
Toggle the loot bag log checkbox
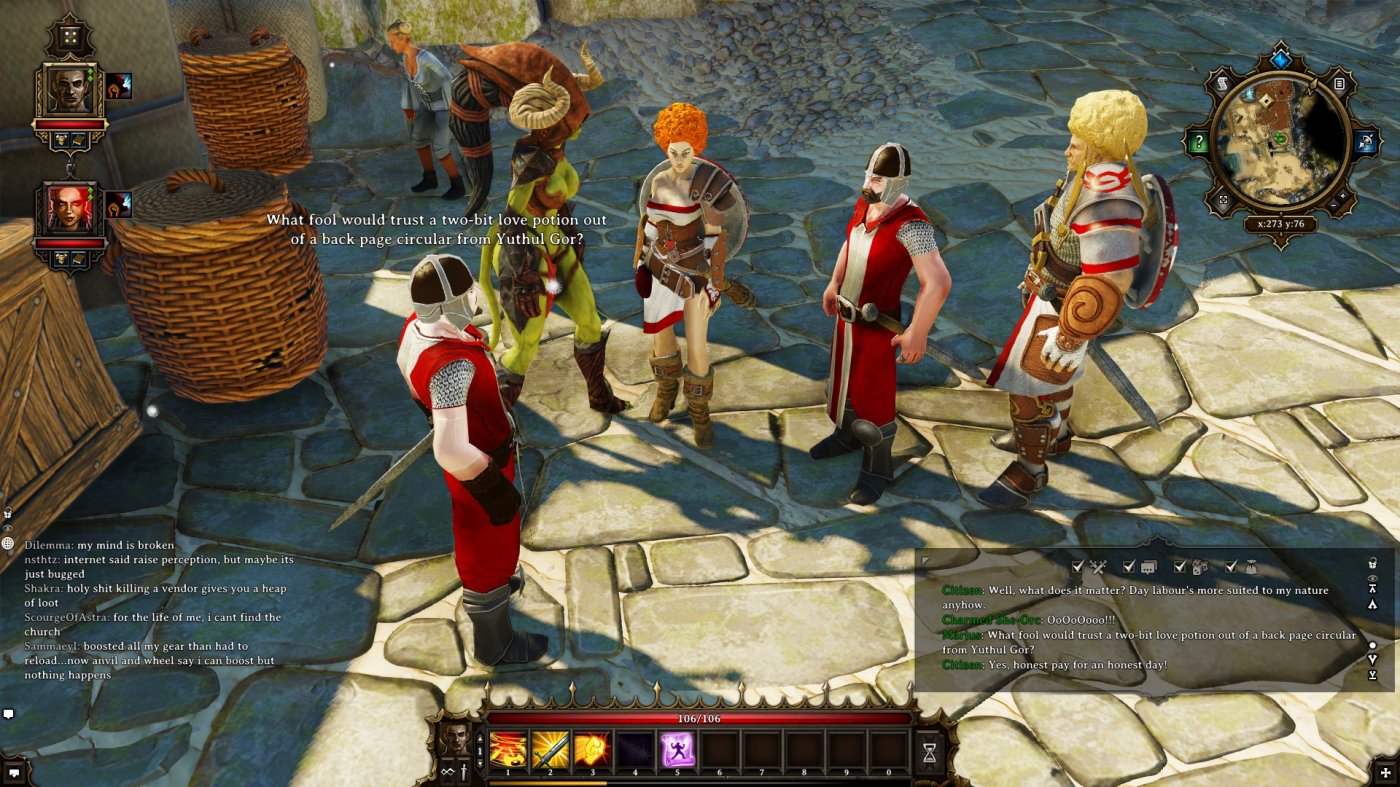point(1232,567)
